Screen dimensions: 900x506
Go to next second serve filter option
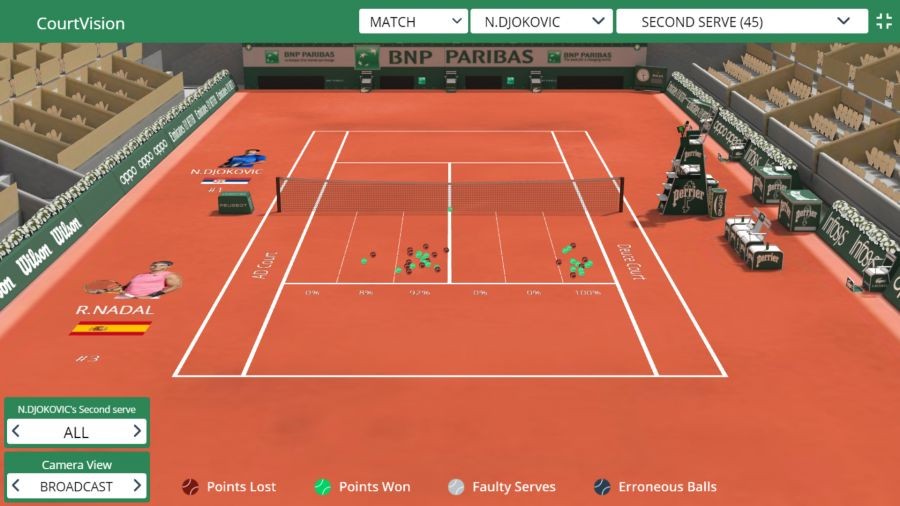[137, 432]
